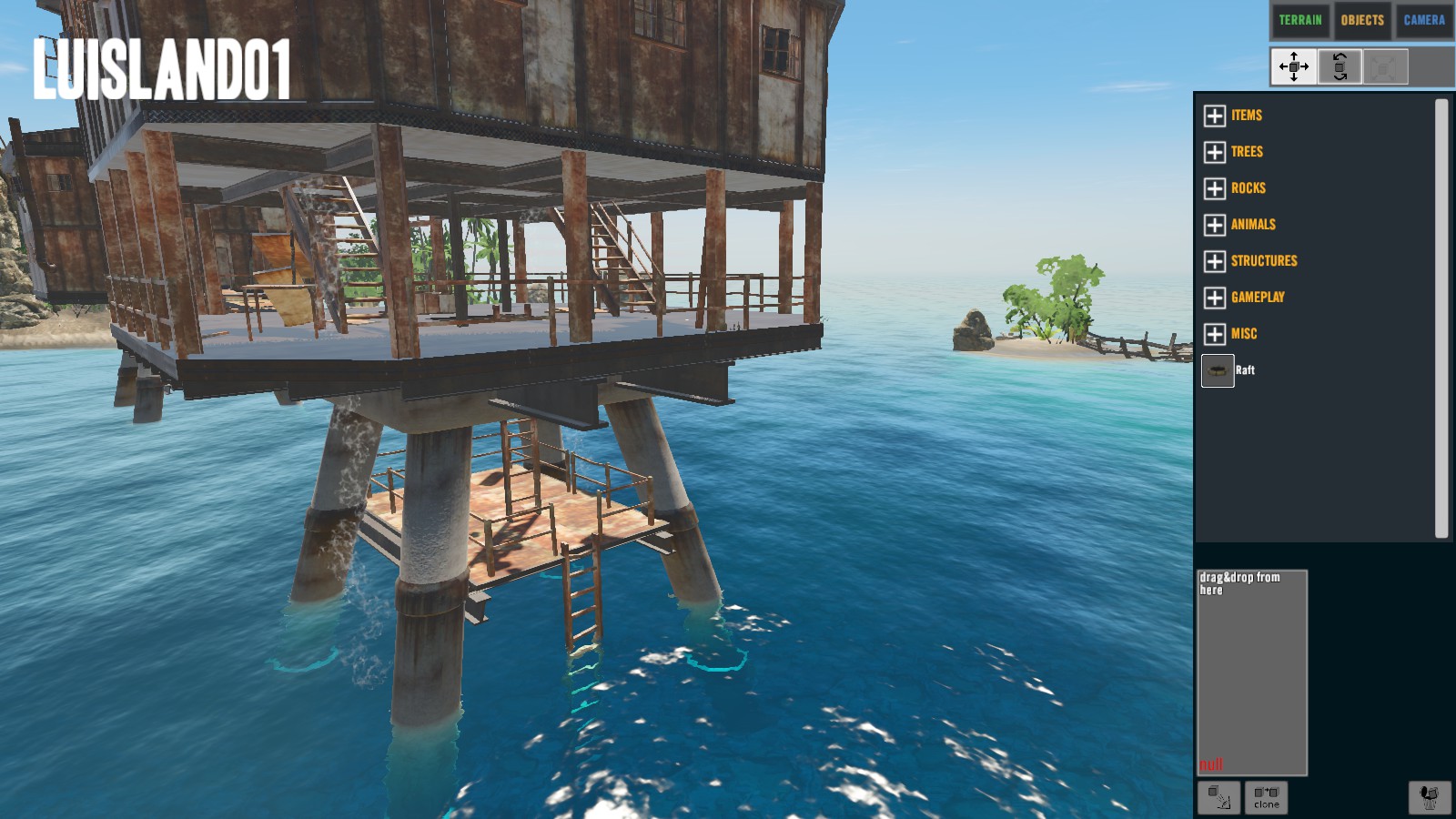Show the Structures category contents
The width and height of the screenshot is (1456, 819).
tap(1215, 261)
